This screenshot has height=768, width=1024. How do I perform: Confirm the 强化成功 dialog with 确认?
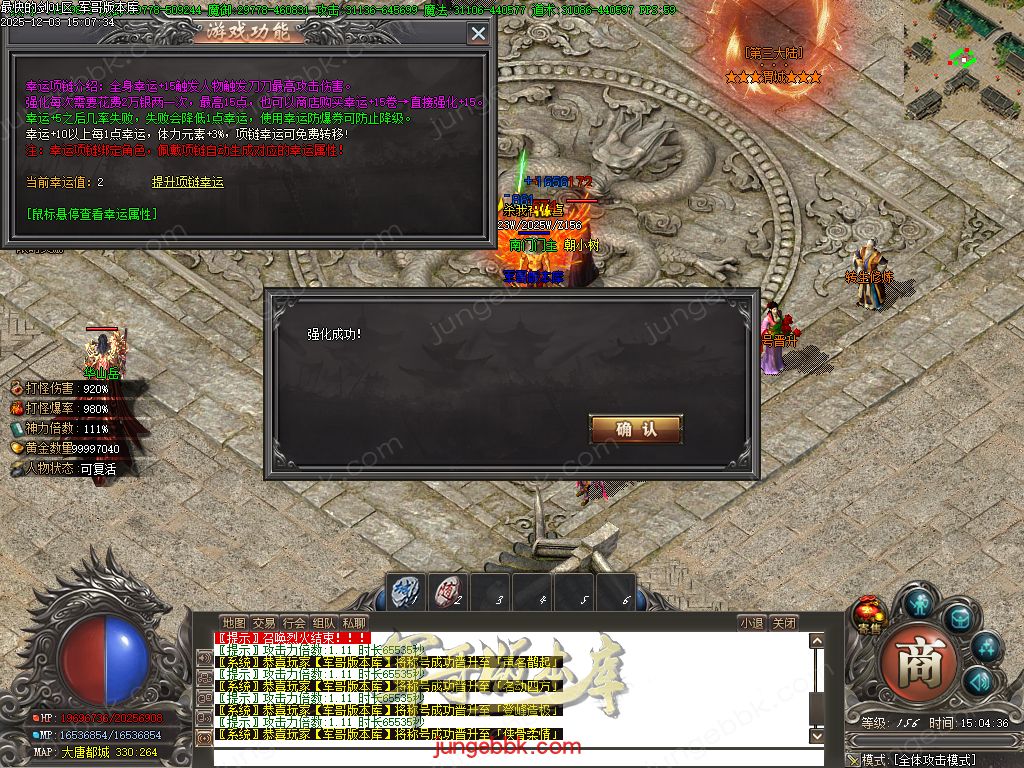click(x=636, y=429)
